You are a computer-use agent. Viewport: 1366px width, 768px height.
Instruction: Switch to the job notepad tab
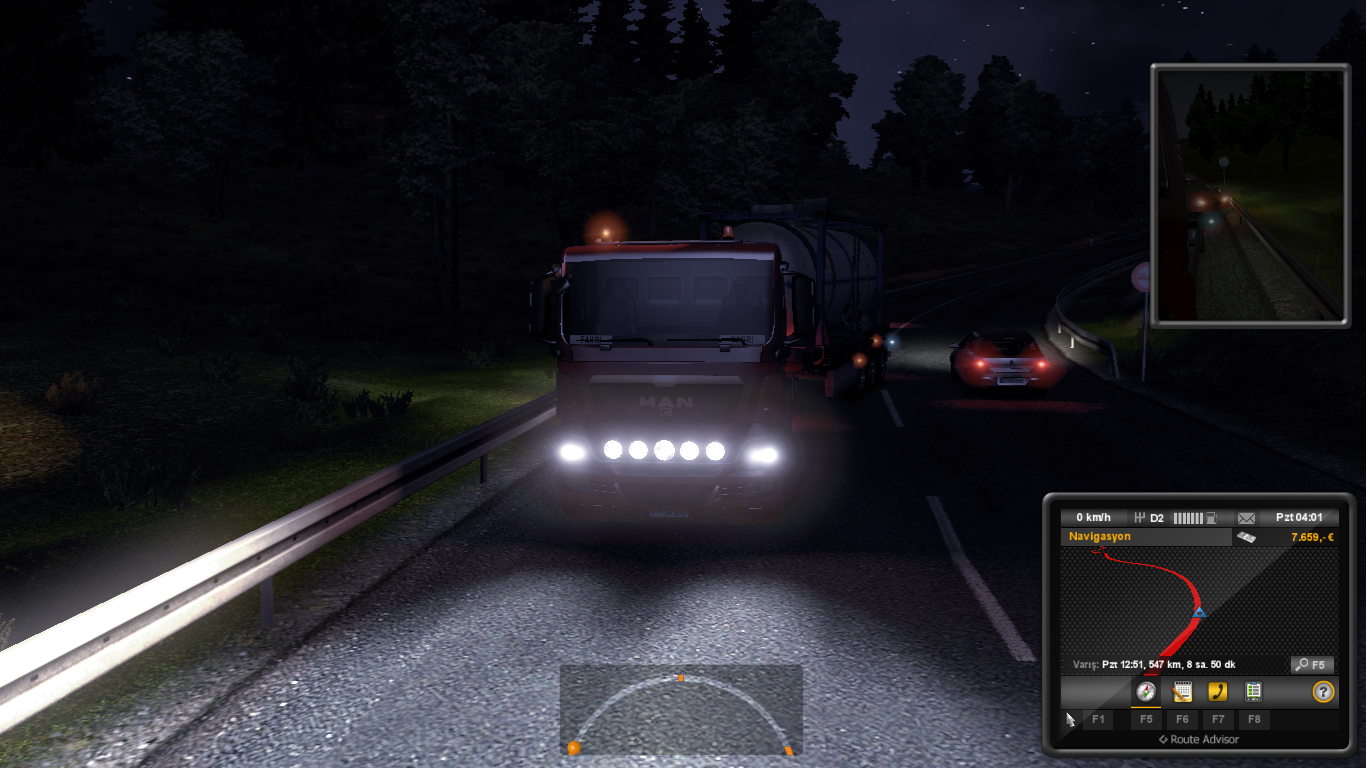[1182, 691]
